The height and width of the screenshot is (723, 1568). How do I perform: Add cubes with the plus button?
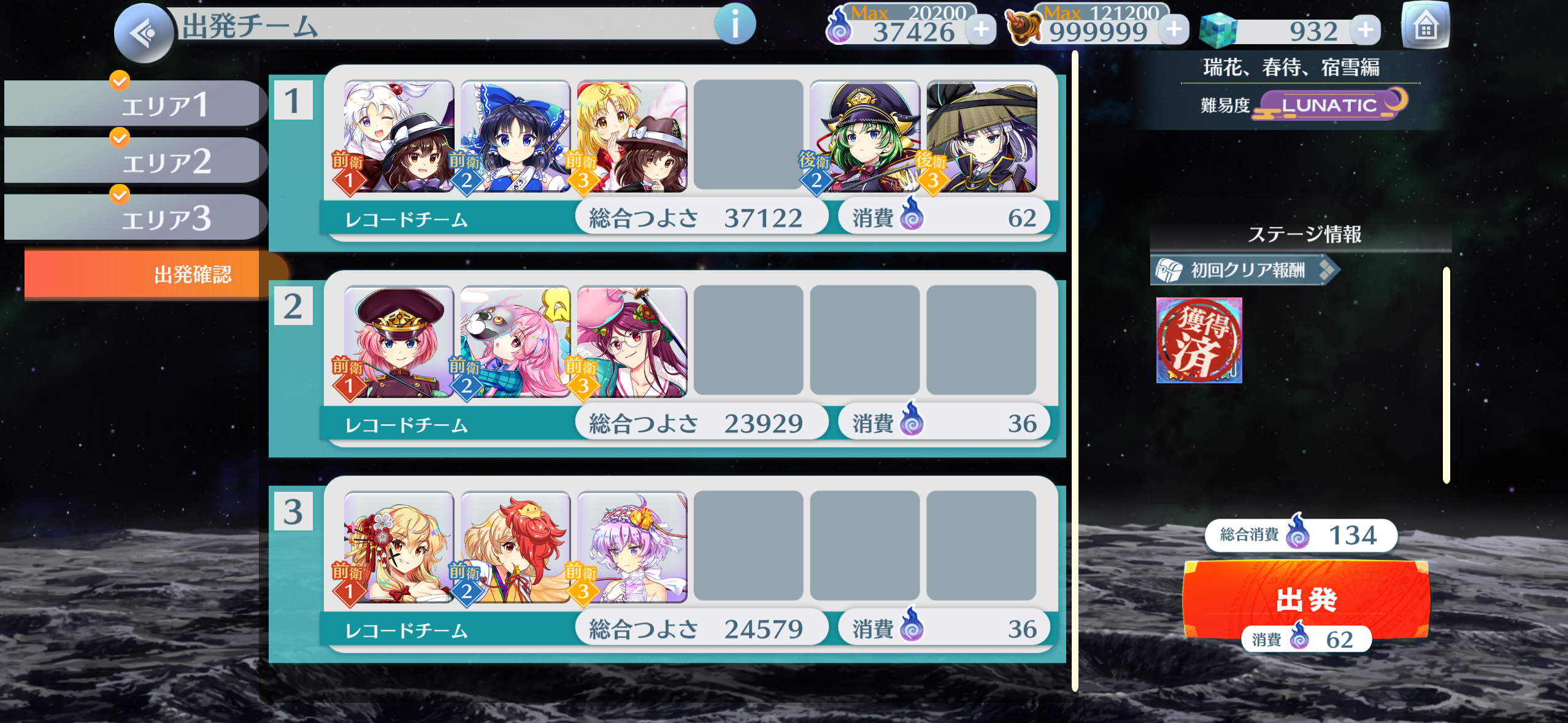point(1366,30)
